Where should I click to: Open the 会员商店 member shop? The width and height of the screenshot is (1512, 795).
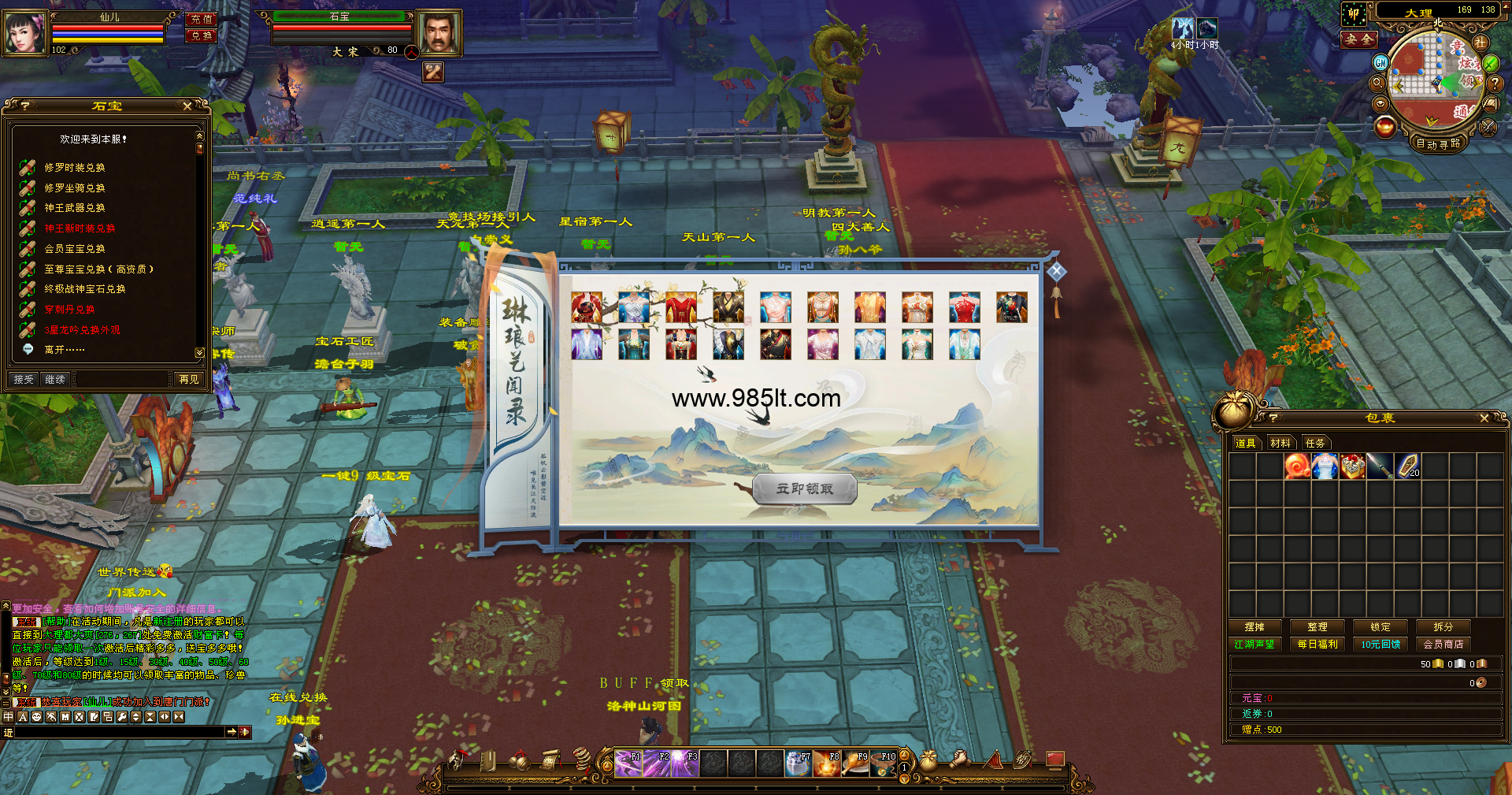coord(1443,645)
